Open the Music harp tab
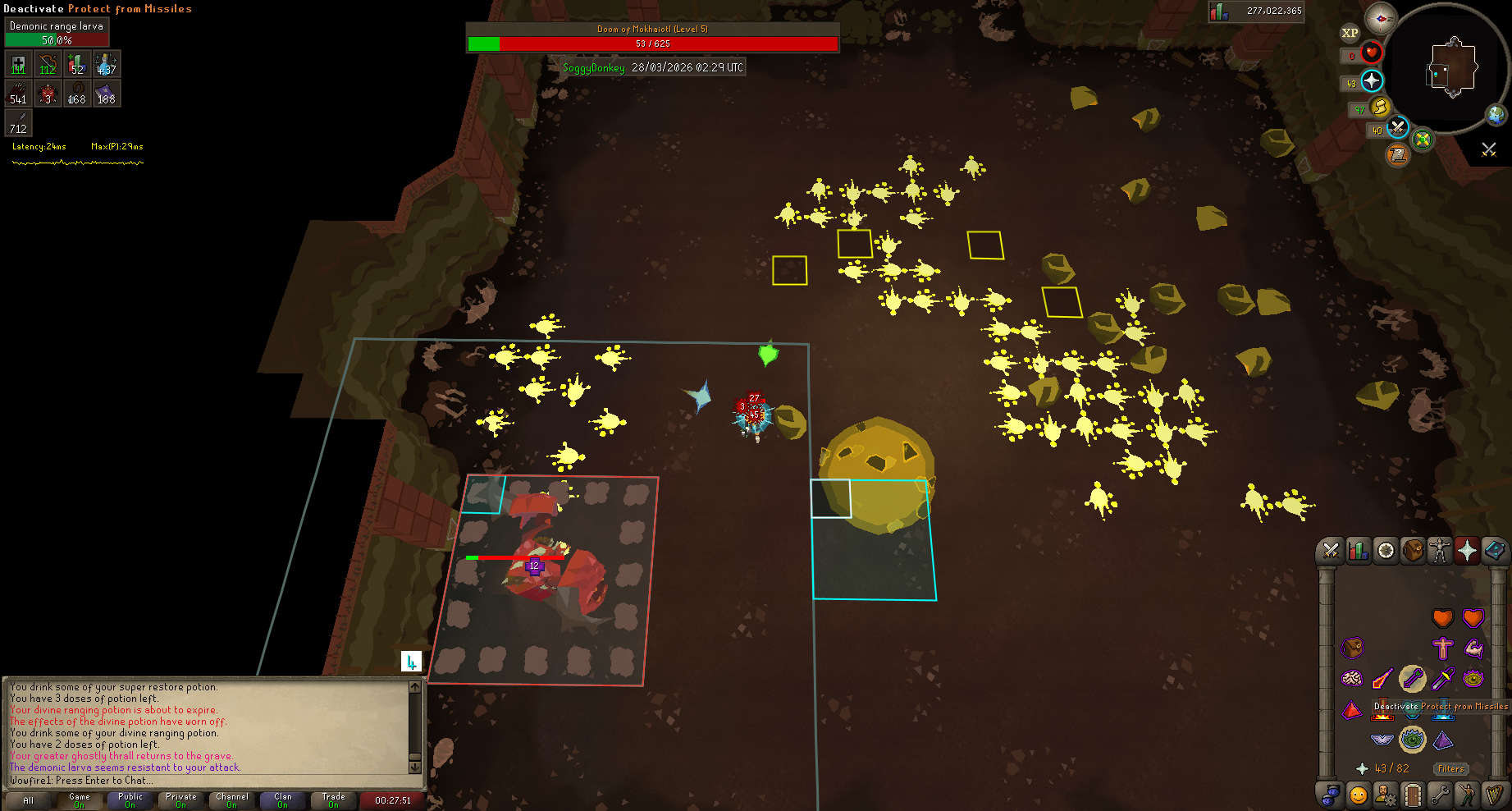 [x=1494, y=795]
